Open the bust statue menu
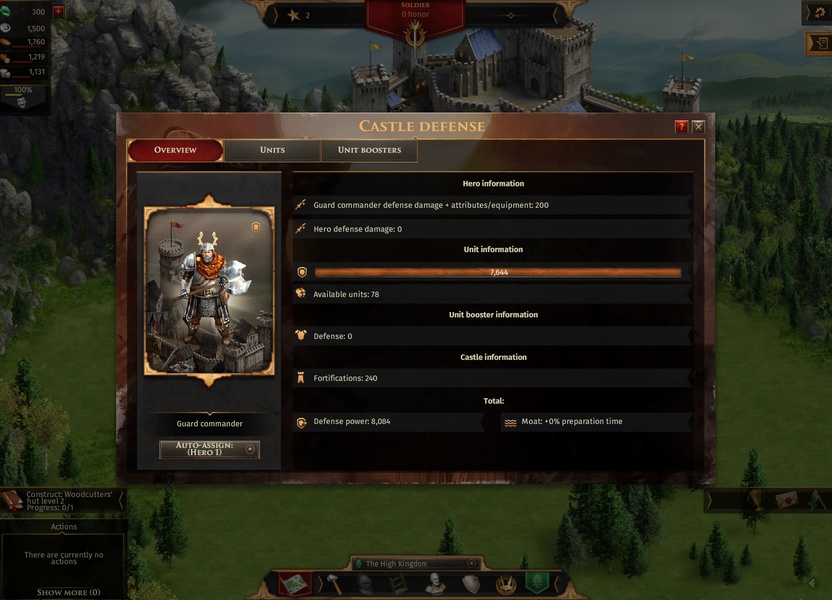This screenshot has height=600, width=832. click(435, 584)
